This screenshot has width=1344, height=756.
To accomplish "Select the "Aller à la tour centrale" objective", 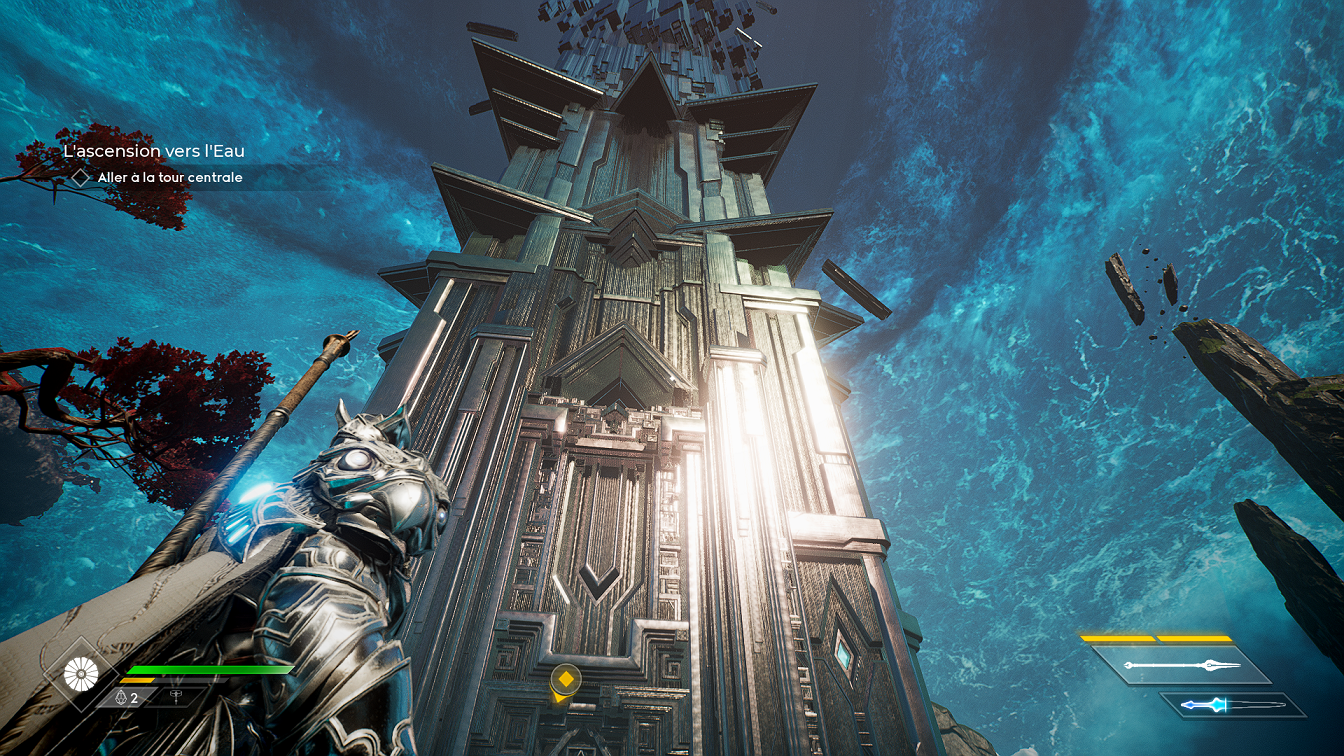I will (170, 178).
